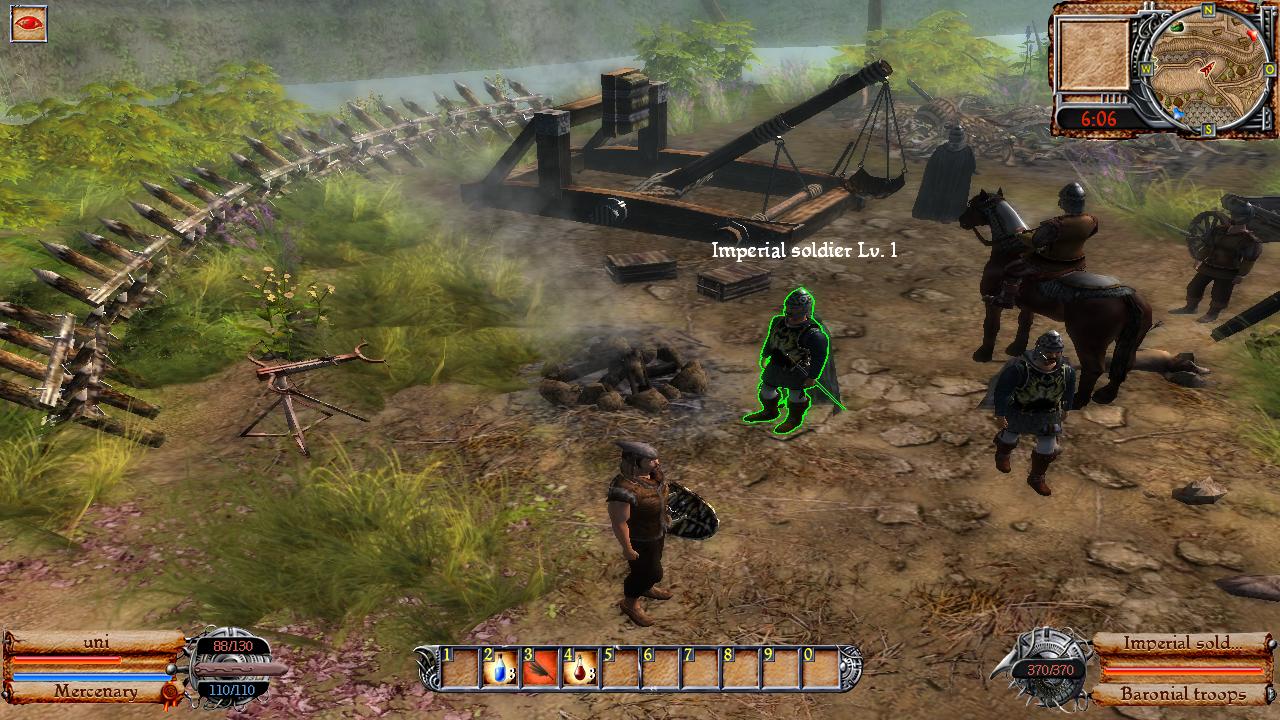Image resolution: width=1280 pixels, height=720 pixels.
Task: Click the uni Mercenary character scroll
Action: pyautogui.click(x=94, y=666)
